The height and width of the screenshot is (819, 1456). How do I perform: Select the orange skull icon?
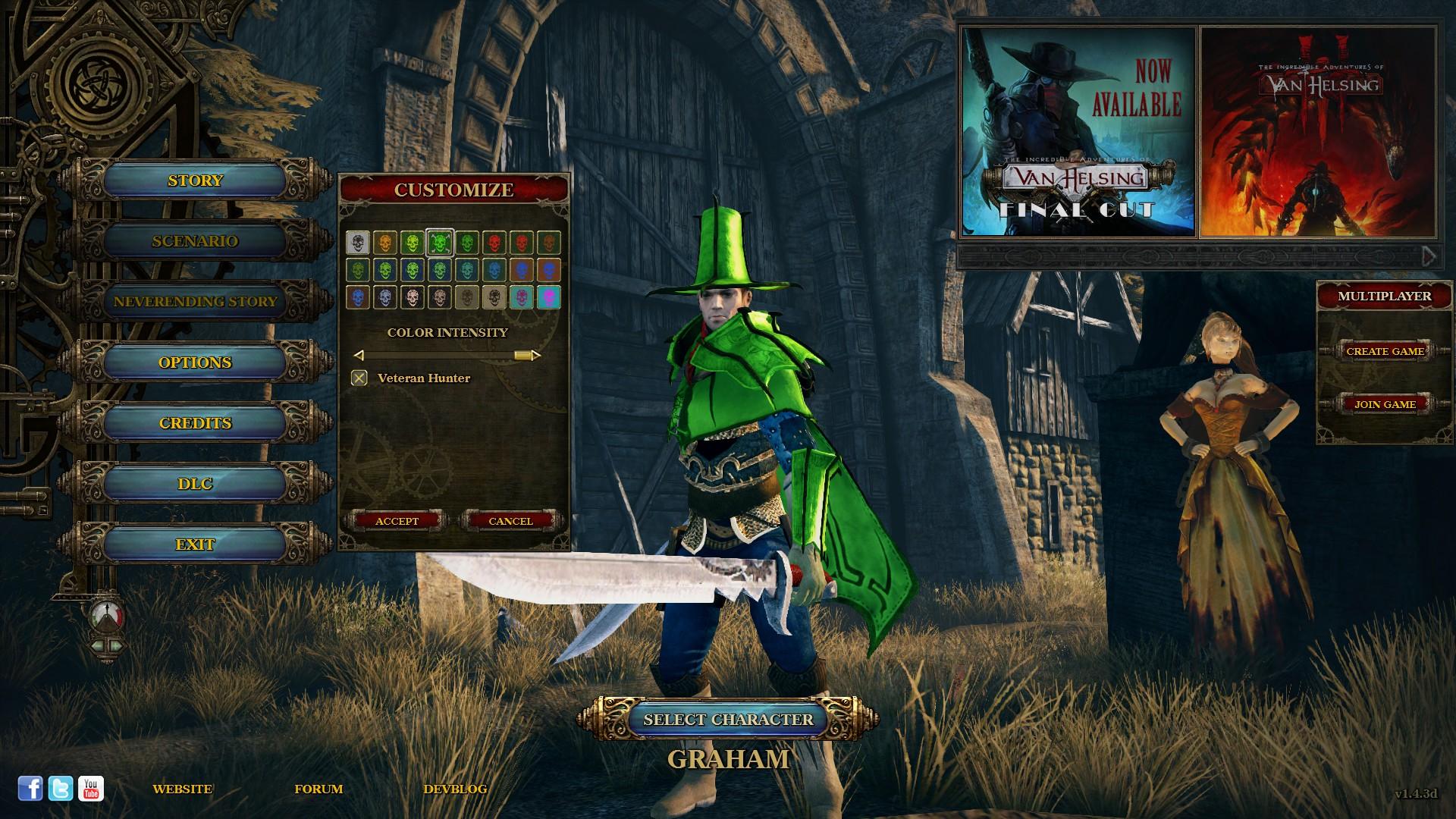(385, 241)
